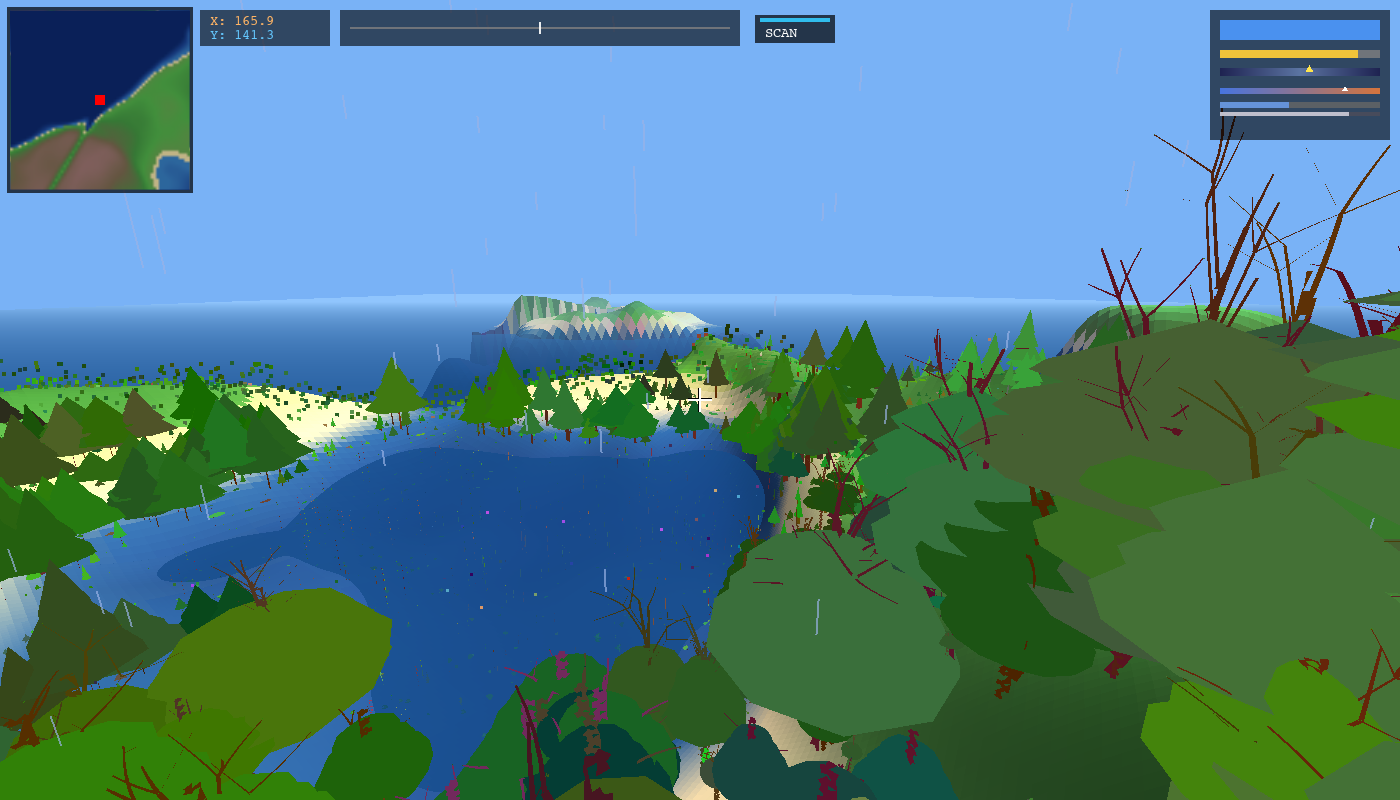Select the red position marker on the minimap
The width and height of the screenshot is (1400, 800).
pos(99,100)
